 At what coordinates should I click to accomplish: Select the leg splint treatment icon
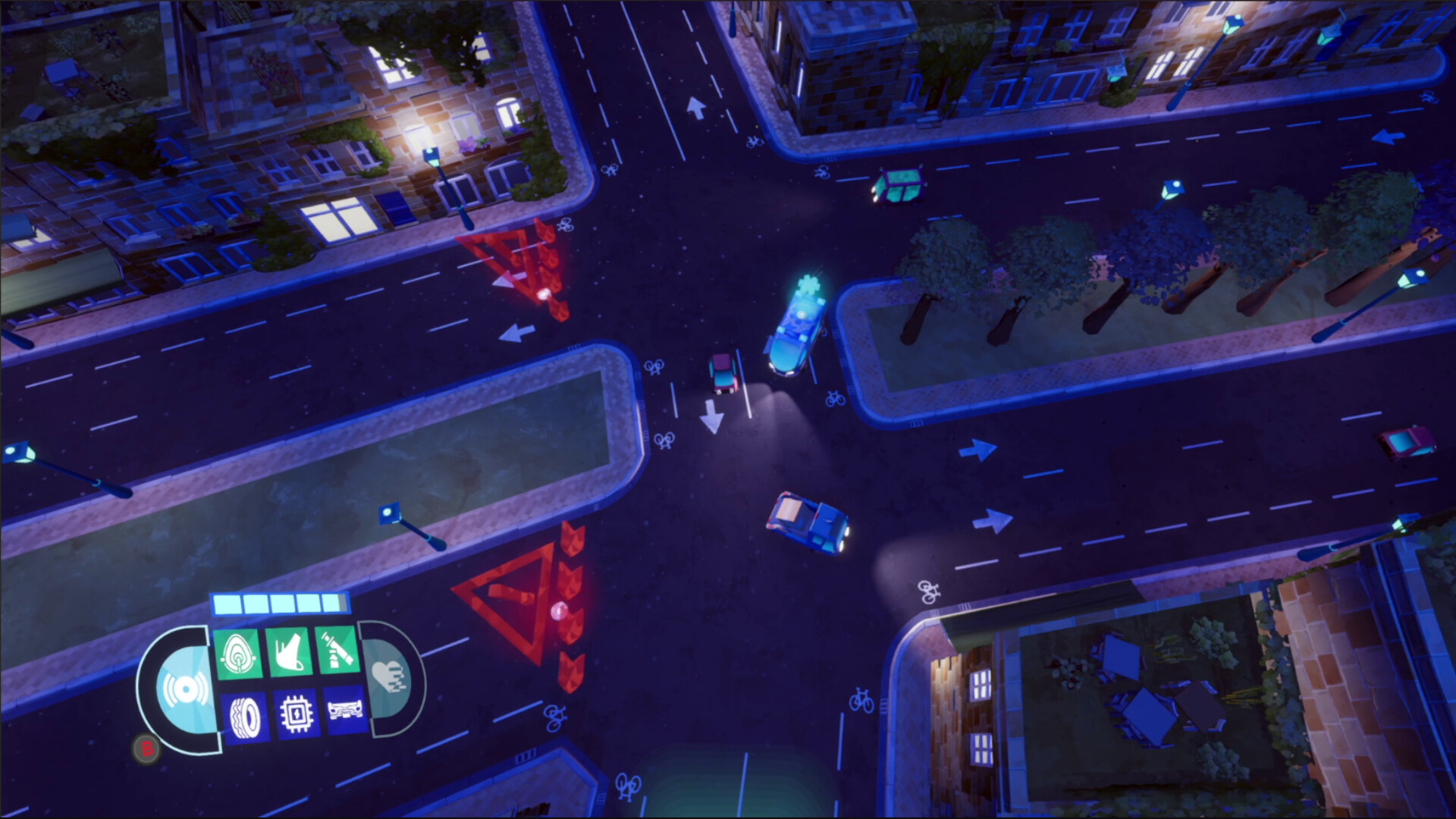pos(288,653)
